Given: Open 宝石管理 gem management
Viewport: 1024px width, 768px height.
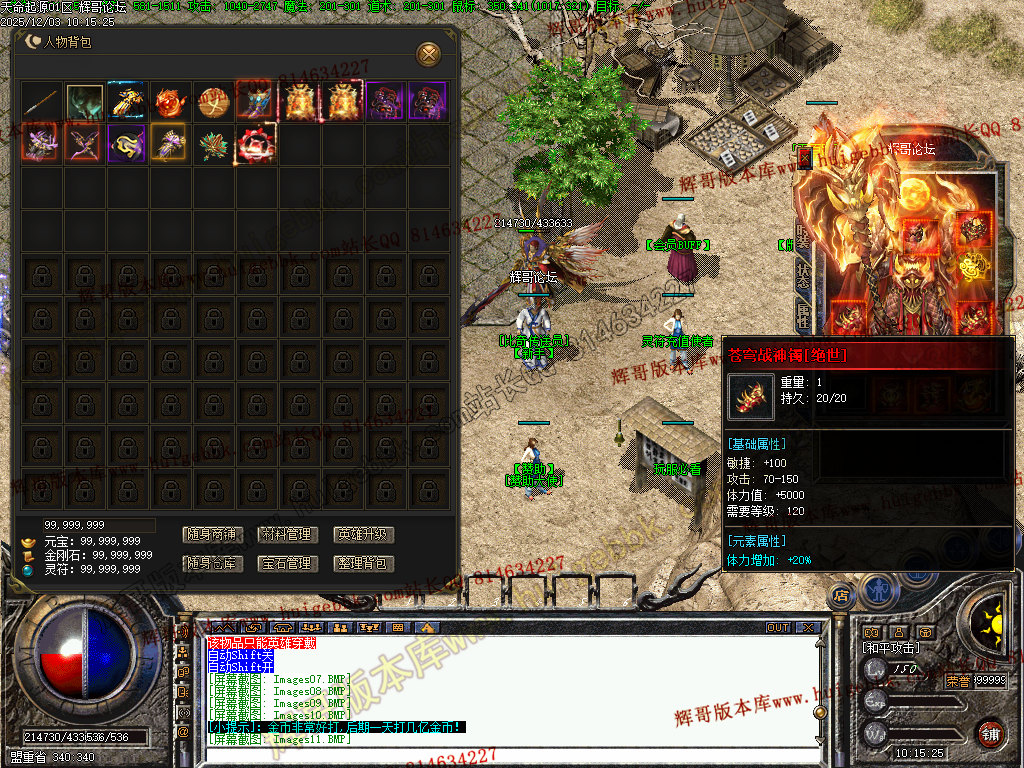Looking at the screenshot, I should [287, 564].
